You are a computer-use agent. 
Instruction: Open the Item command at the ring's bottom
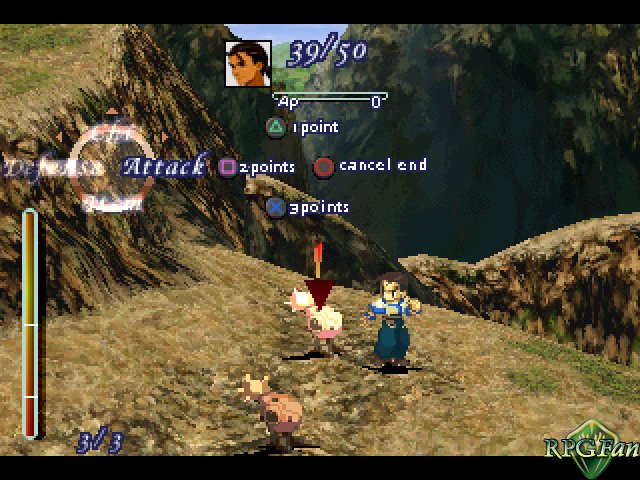(x=104, y=201)
